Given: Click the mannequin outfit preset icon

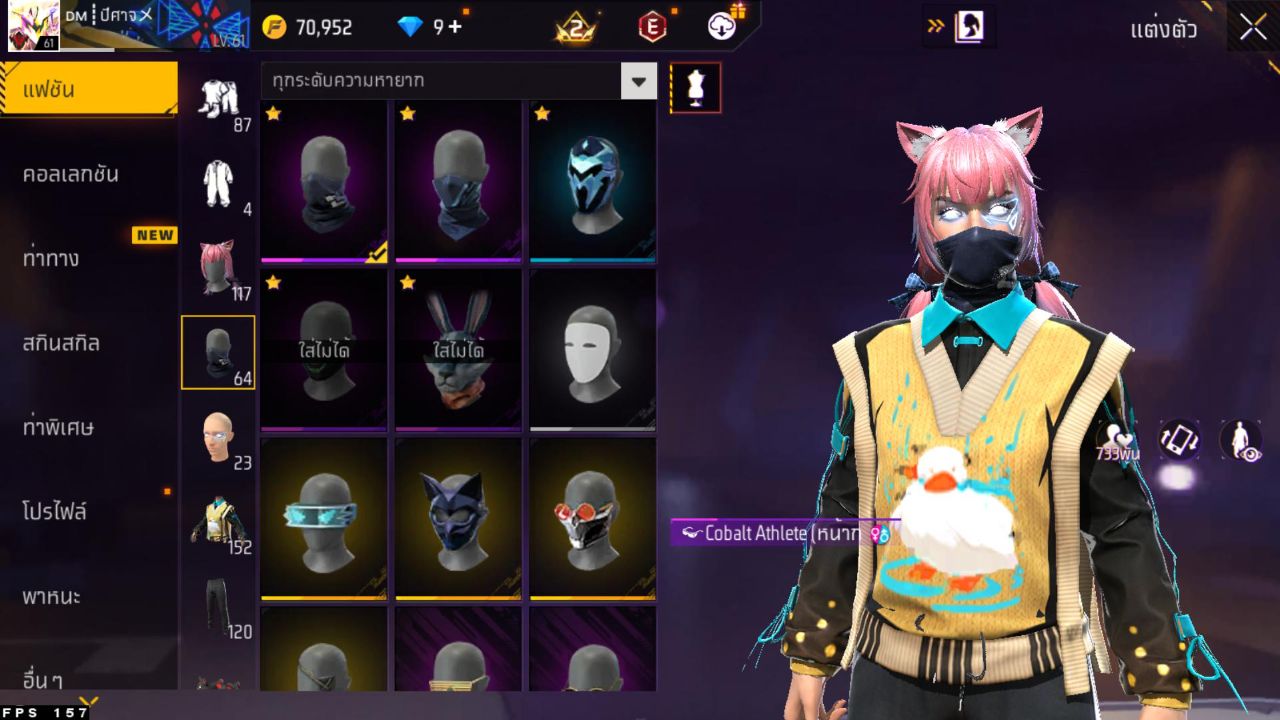Looking at the screenshot, I should click(x=694, y=87).
